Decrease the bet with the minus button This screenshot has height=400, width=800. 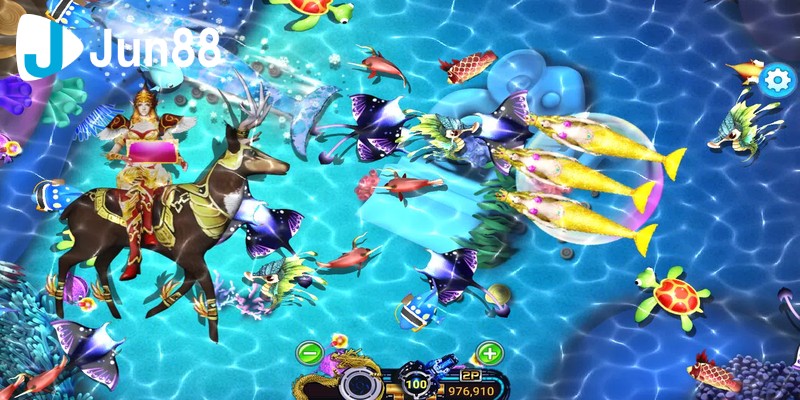(310, 353)
